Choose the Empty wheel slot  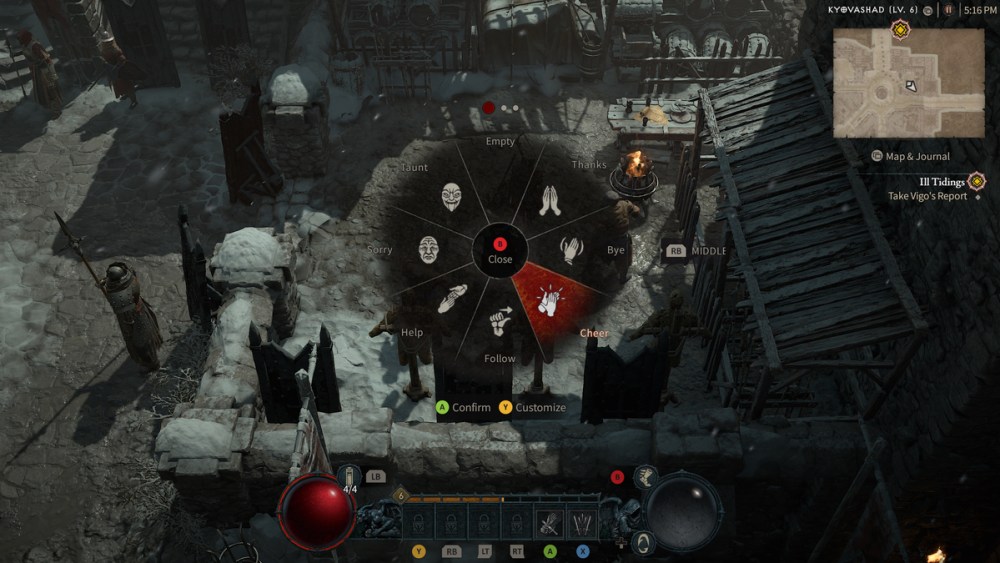click(500, 172)
